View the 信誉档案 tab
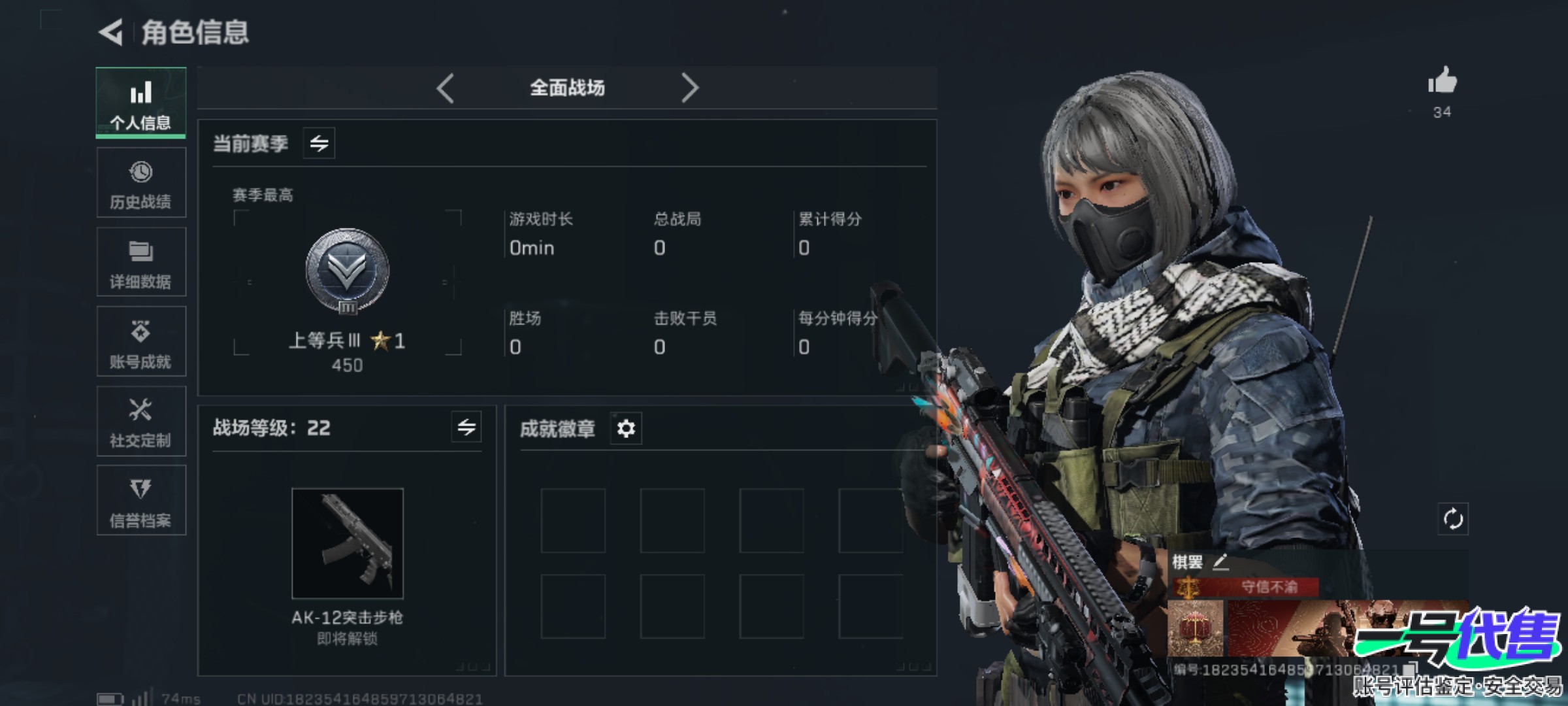The height and width of the screenshot is (706, 1568). pos(141,501)
